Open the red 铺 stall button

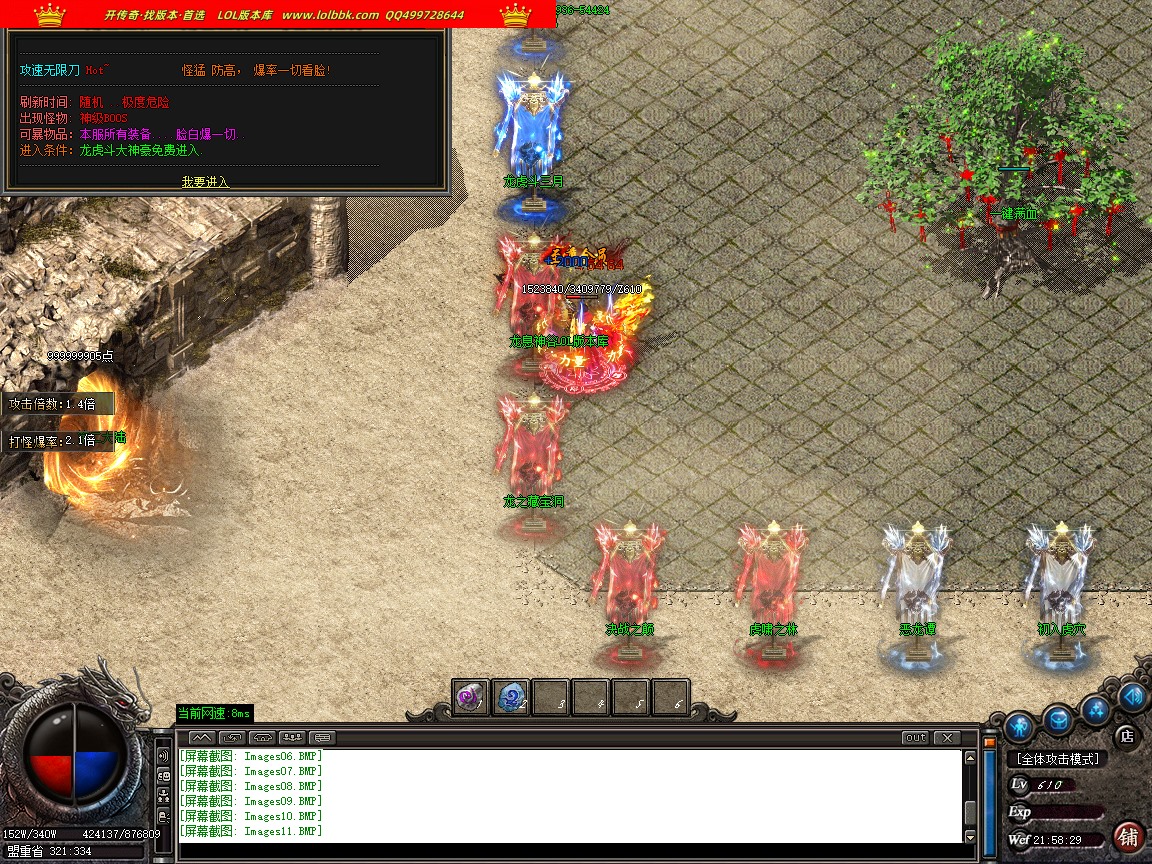pos(1128,835)
